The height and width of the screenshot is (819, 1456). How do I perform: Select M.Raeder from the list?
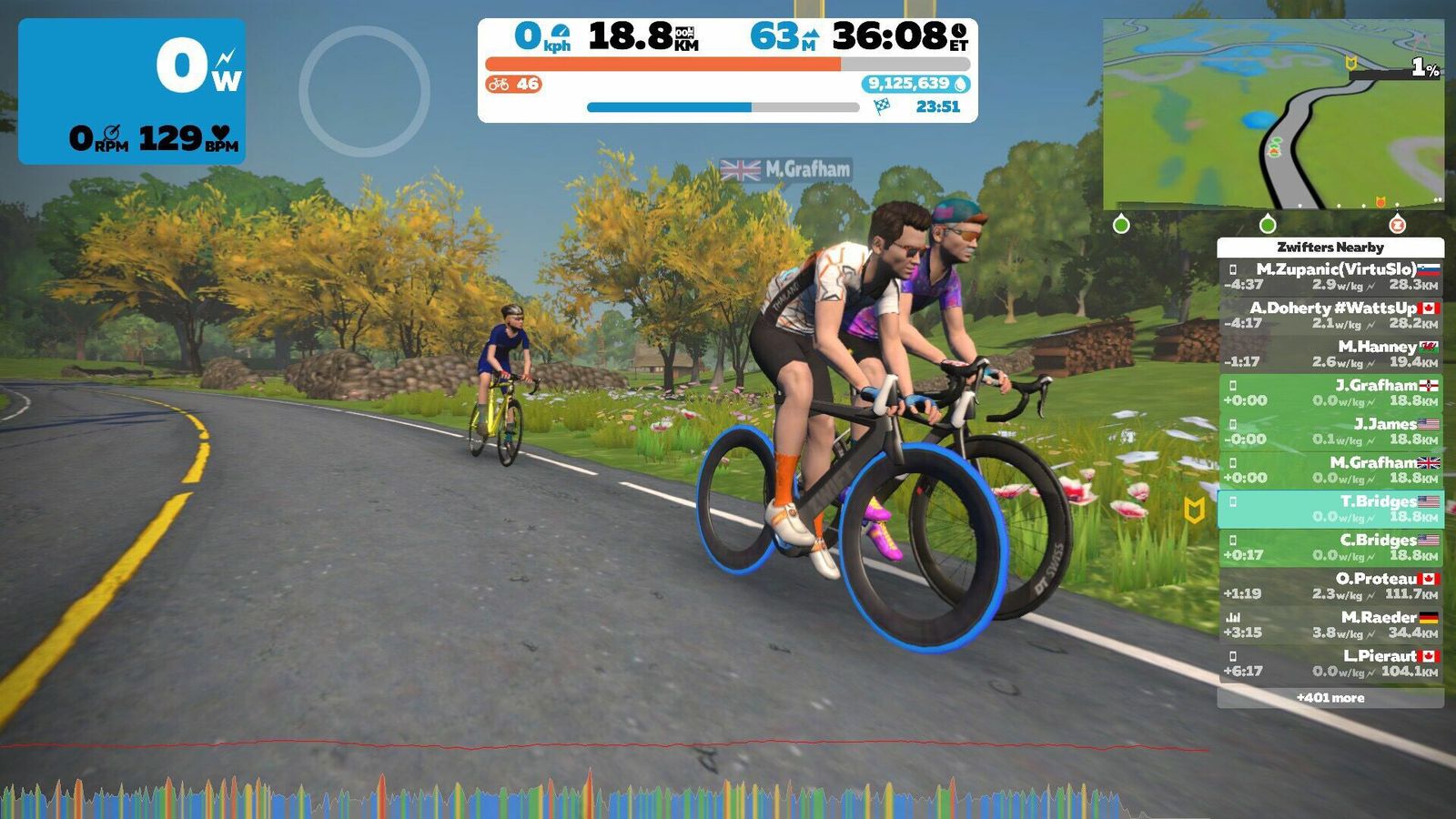click(x=1330, y=624)
